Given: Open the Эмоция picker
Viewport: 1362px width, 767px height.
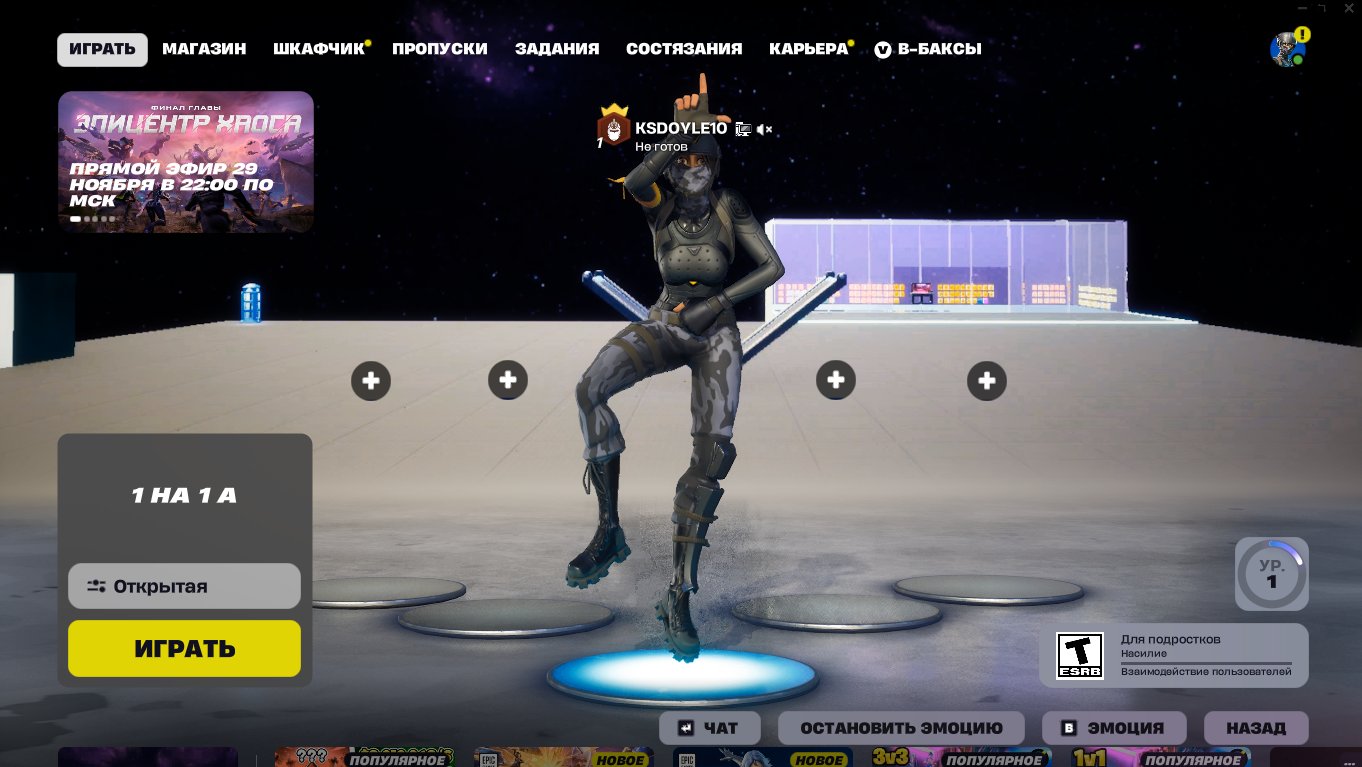Looking at the screenshot, I should pyautogui.click(x=1114, y=728).
